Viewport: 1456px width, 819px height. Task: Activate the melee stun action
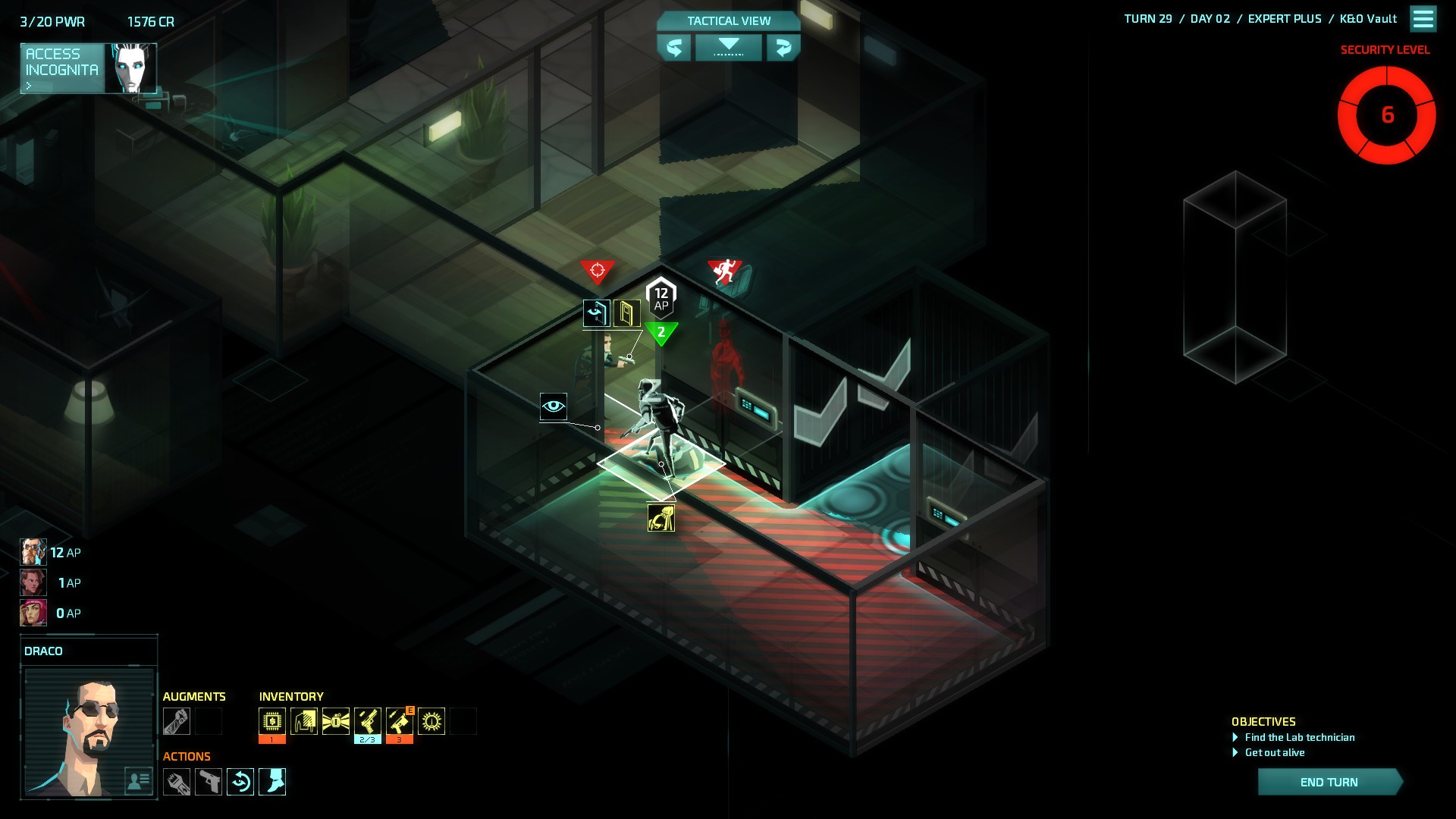click(177, 782)
